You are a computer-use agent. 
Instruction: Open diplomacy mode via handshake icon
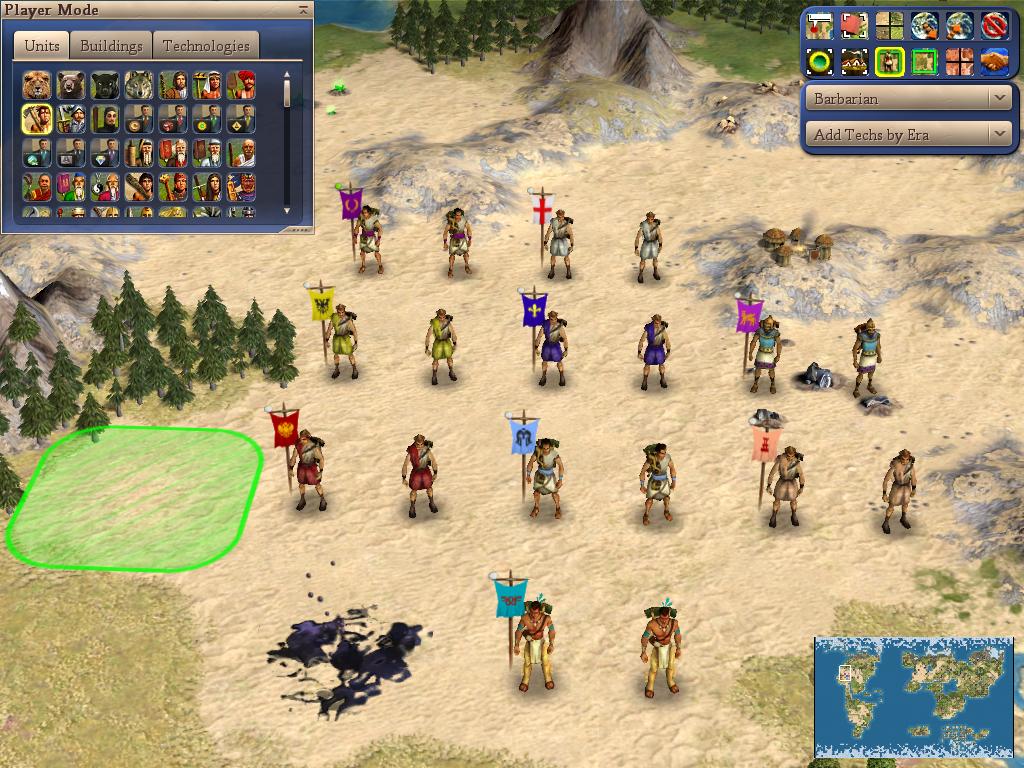(x=992, y=62)
